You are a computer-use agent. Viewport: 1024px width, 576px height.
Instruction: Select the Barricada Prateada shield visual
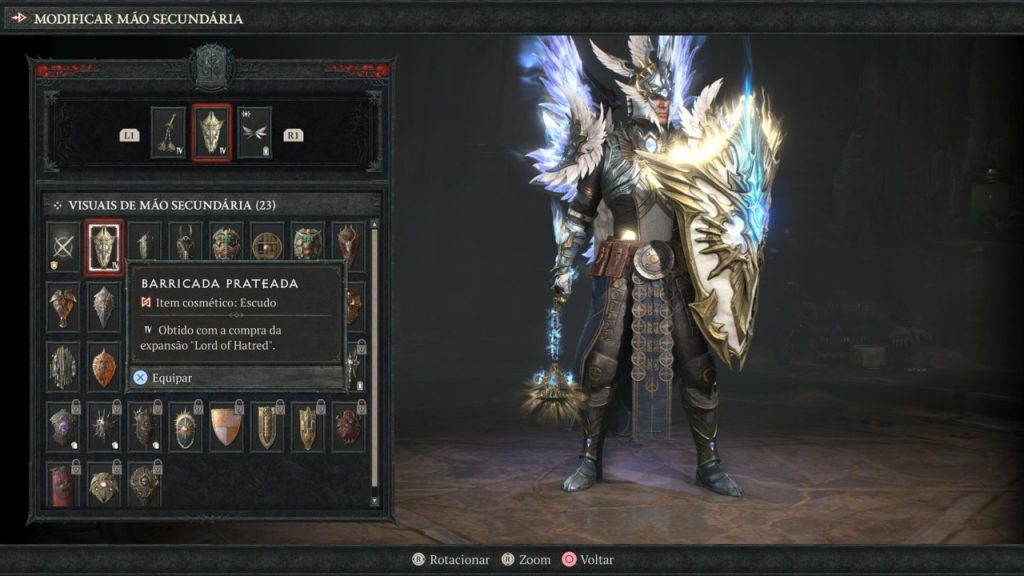pyautogui.click(x=104, y=246)
